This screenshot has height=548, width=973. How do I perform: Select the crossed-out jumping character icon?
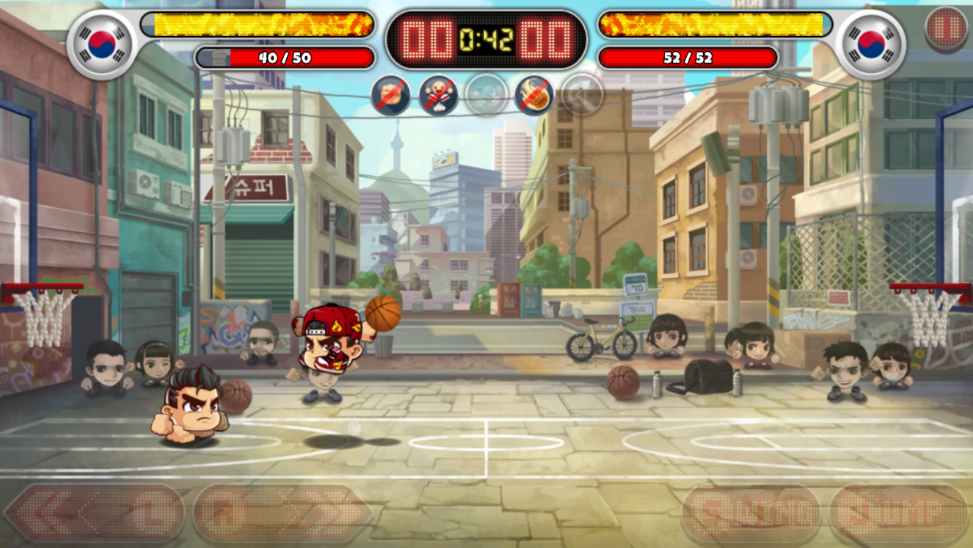point(438,95)
